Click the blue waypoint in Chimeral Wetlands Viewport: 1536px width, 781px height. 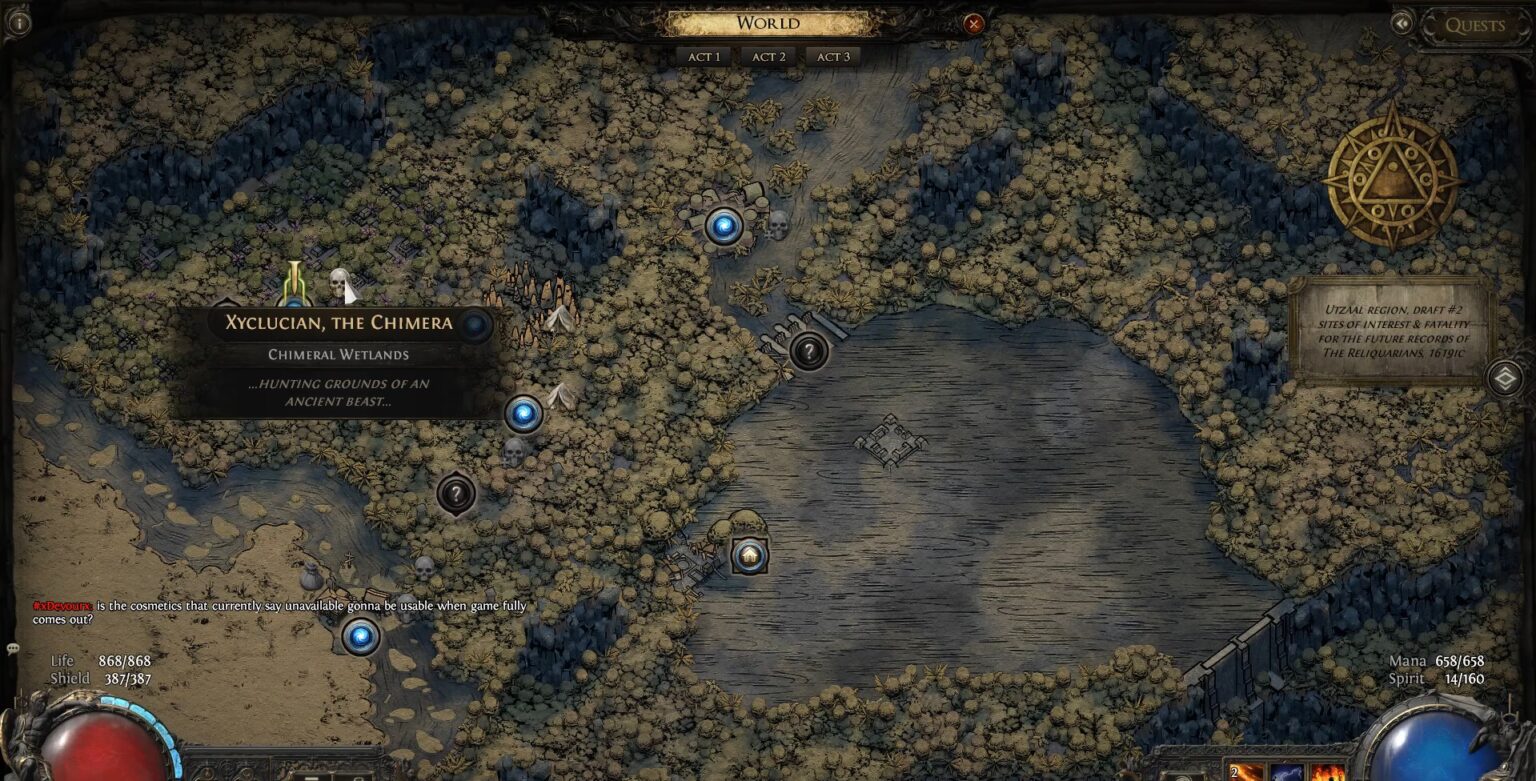(522, 413)
